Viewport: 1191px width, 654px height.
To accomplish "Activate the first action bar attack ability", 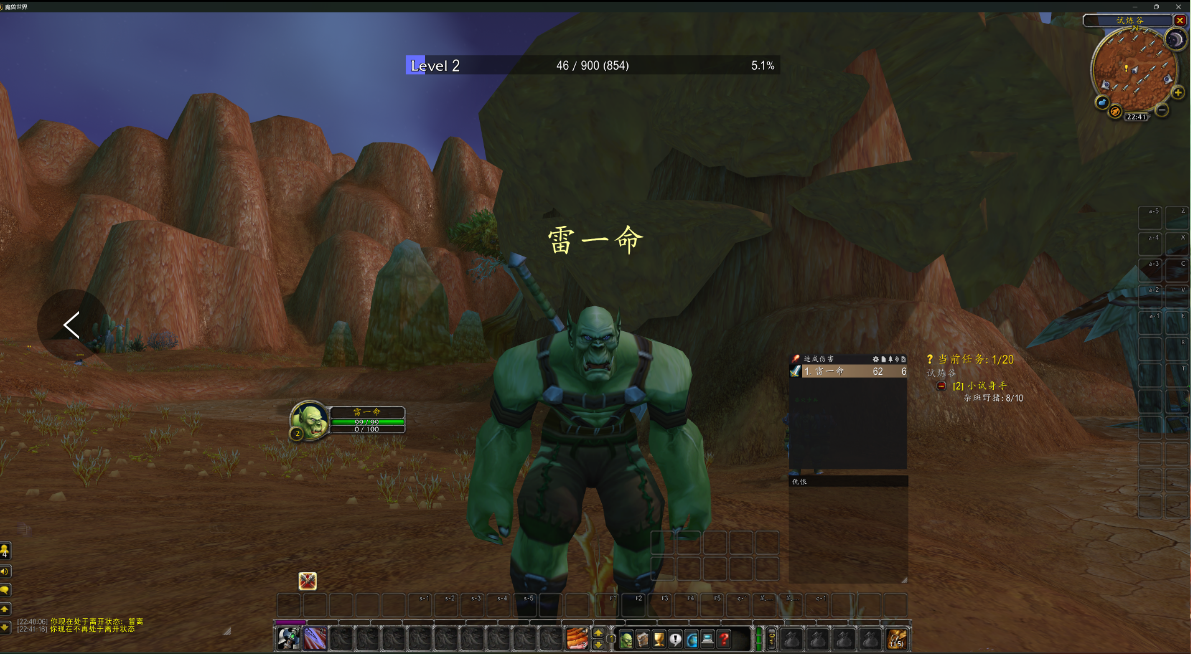I will pos(288,638).
